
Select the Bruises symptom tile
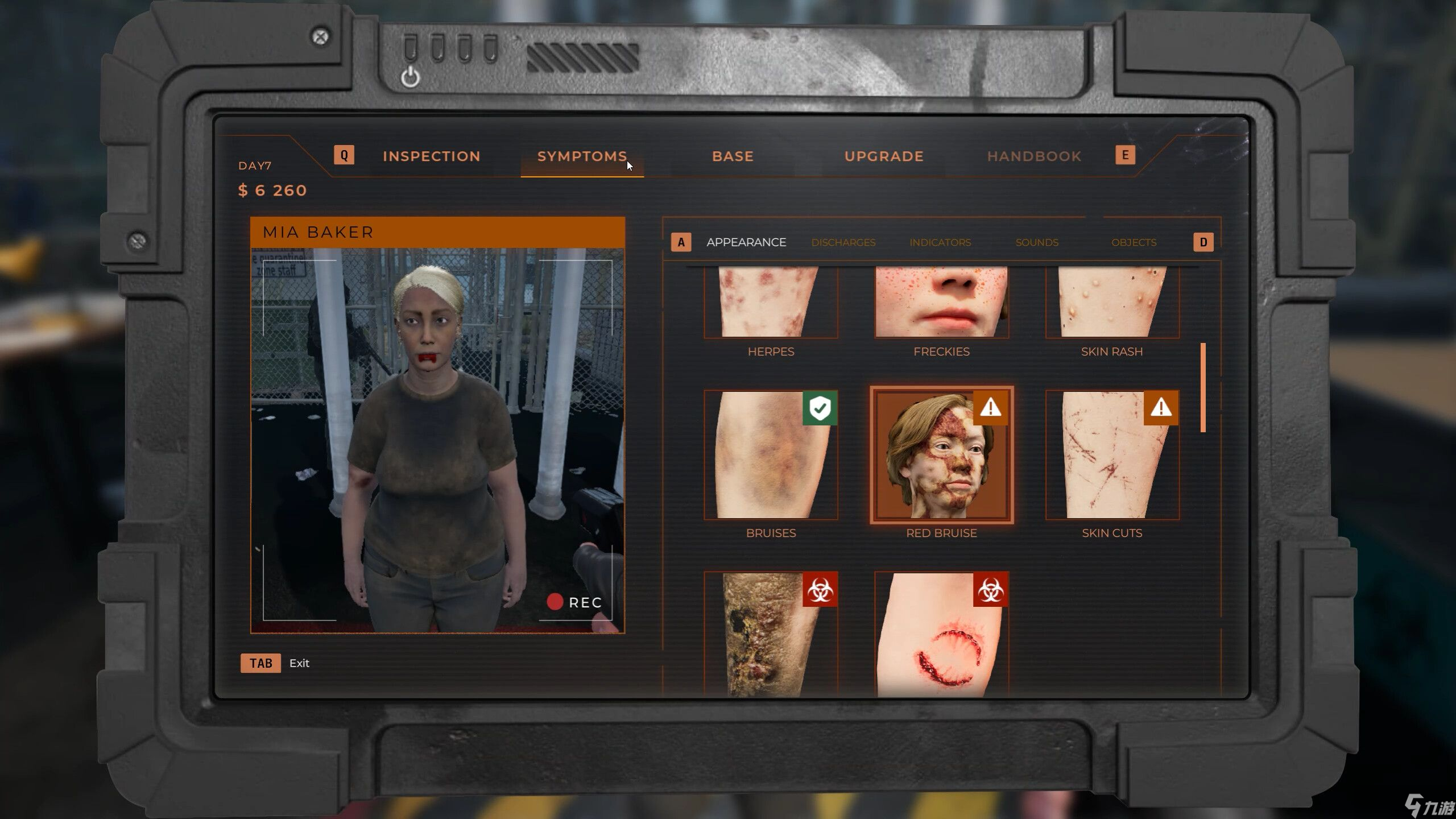771,455
